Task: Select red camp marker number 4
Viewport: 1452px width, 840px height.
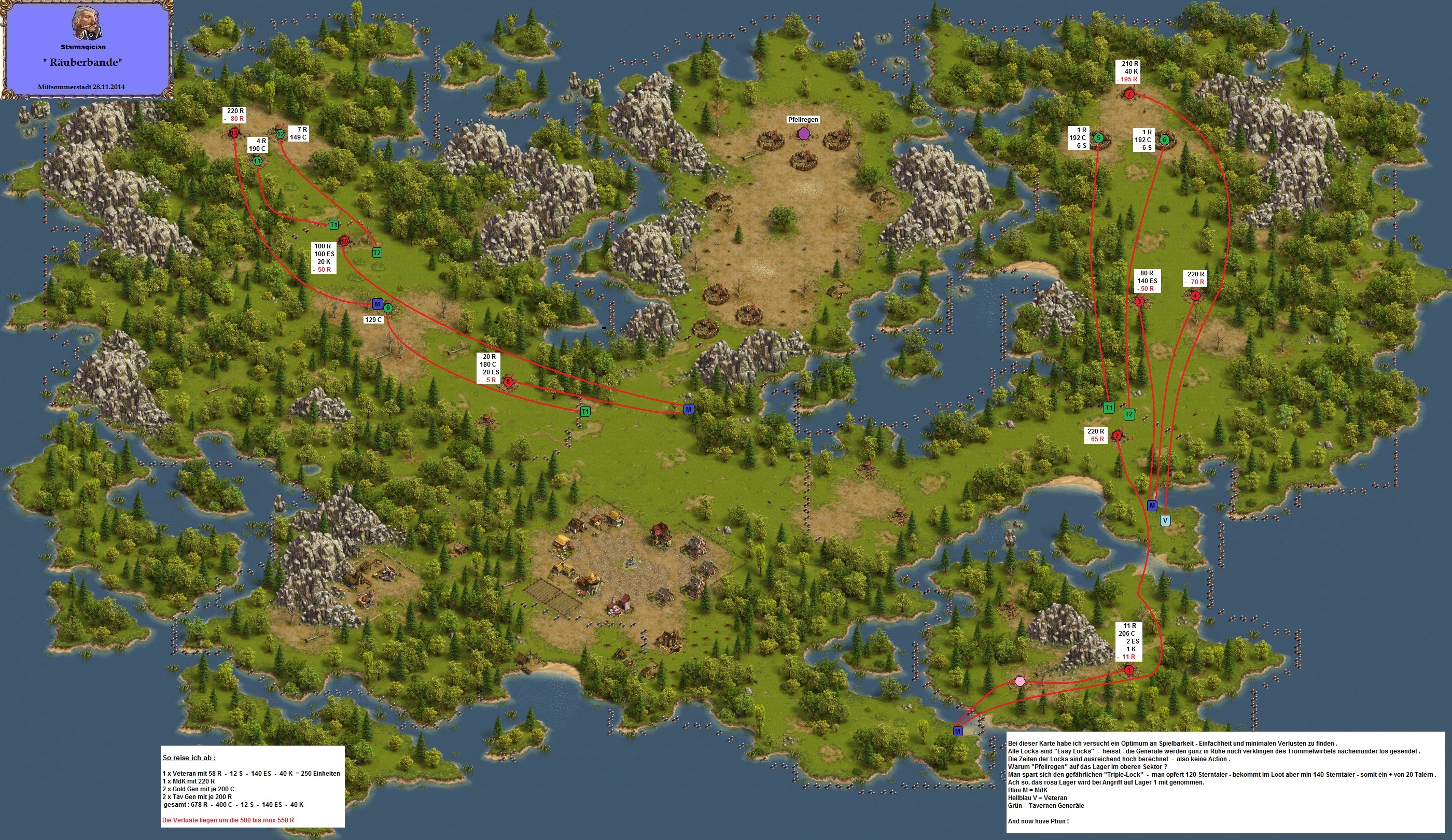Action: click(x=1195, y=296)
